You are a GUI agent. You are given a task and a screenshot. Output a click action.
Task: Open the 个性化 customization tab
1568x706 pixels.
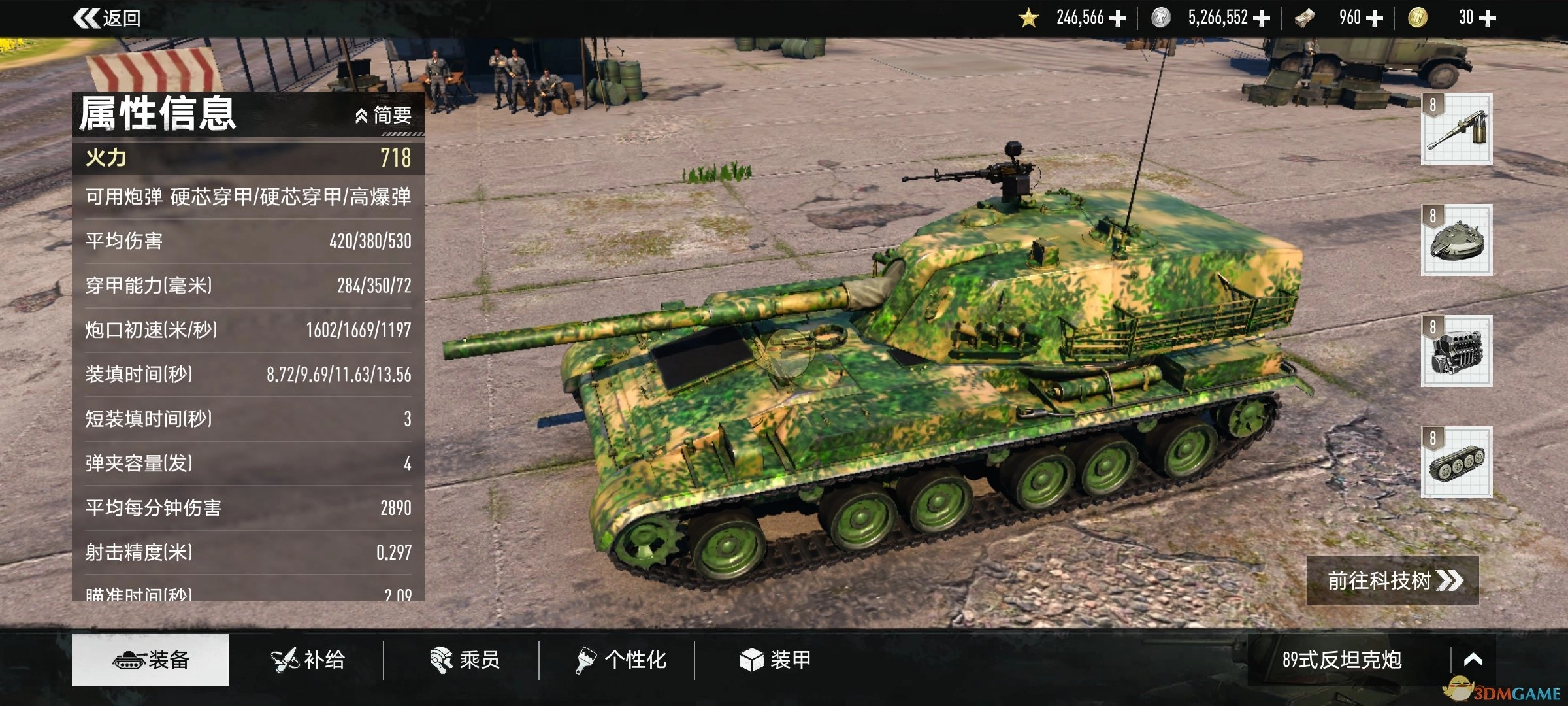click(621, 660)
